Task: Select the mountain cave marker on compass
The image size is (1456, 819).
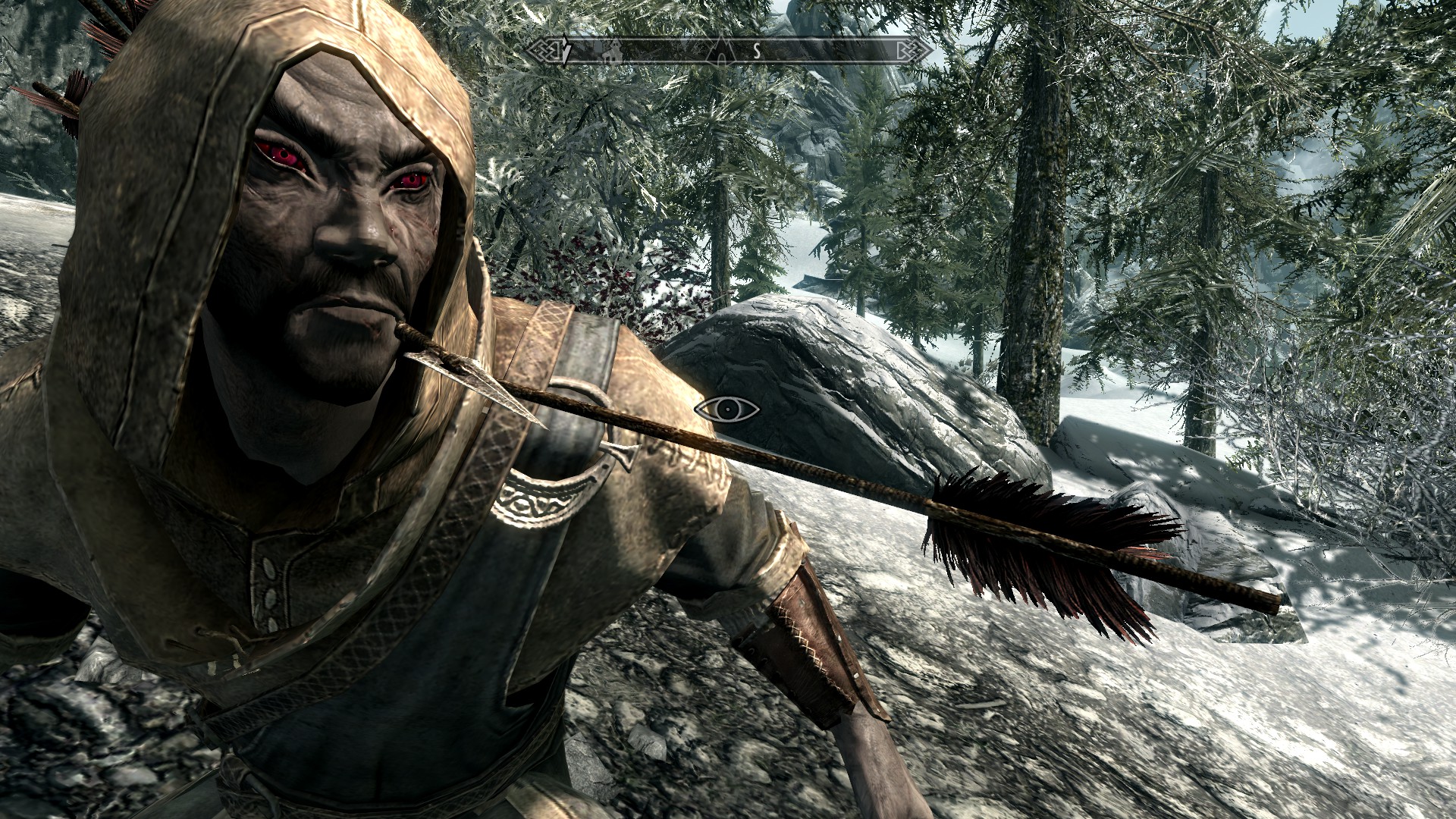Action: 720,51
